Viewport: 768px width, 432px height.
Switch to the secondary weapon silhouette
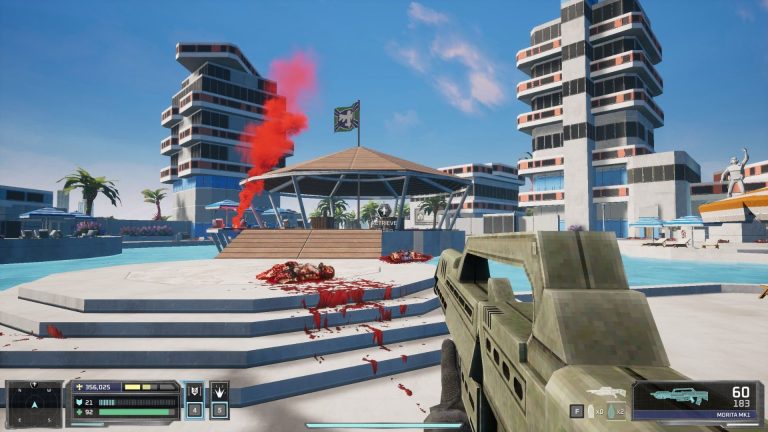[606, 393]
